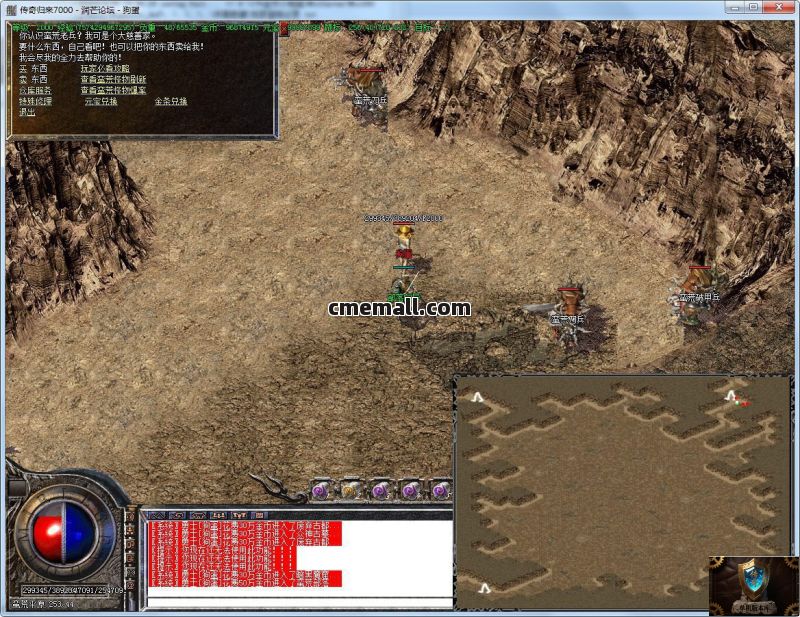The width and height of the screenshot is (800, 617).
Task: Open the 玩家必看攻略 player guide link
Action: point(105,68)
